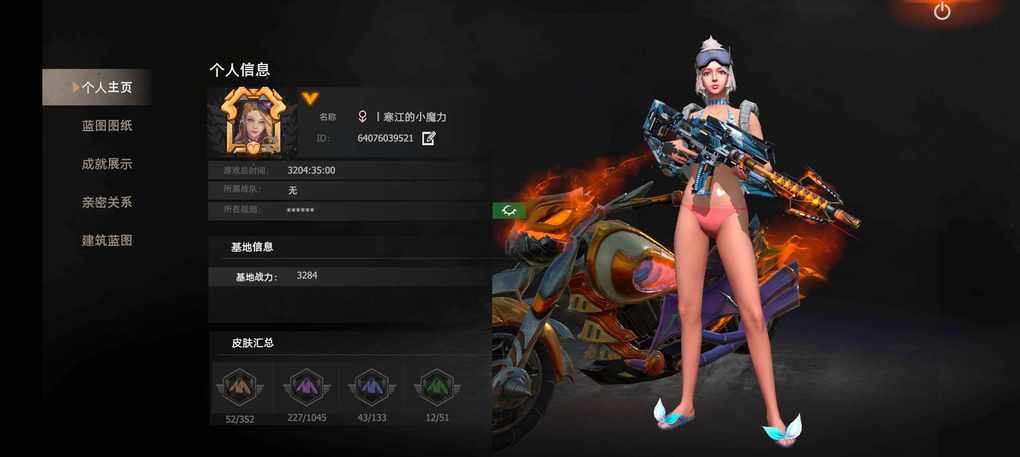Open the blue skin category 43/133
The width and height of the screenshot is (1020, 457).
click(371, 387)
